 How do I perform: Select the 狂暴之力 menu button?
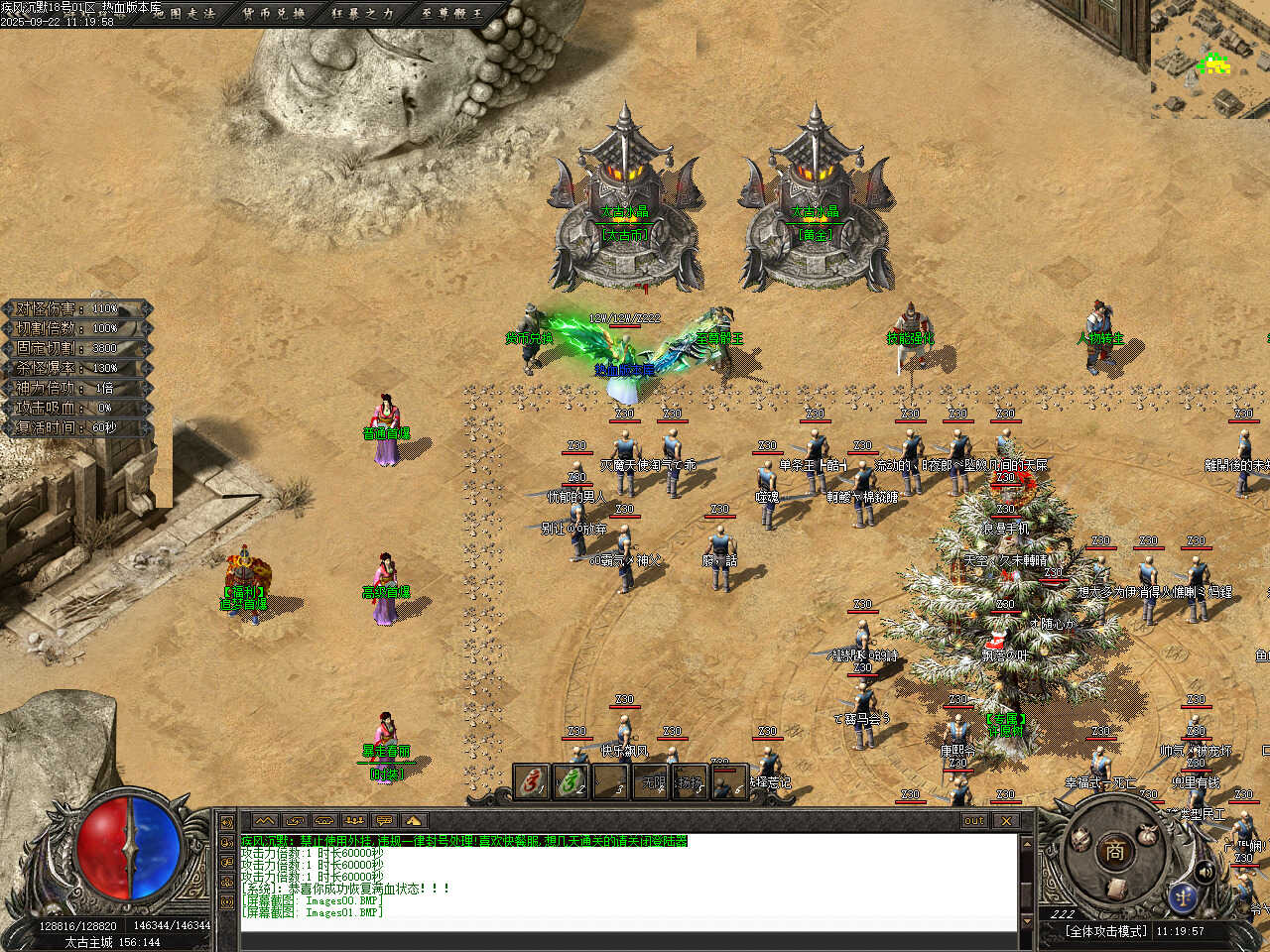pos(363,14)
